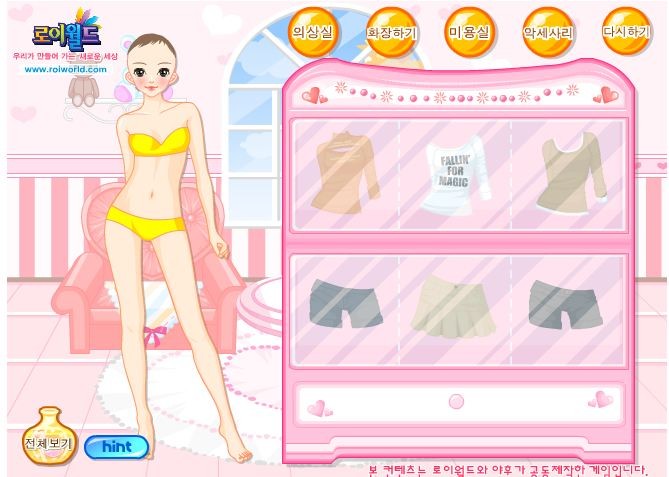Show a hint with the blue hint button
669x477 pixels.
point(116,447)
